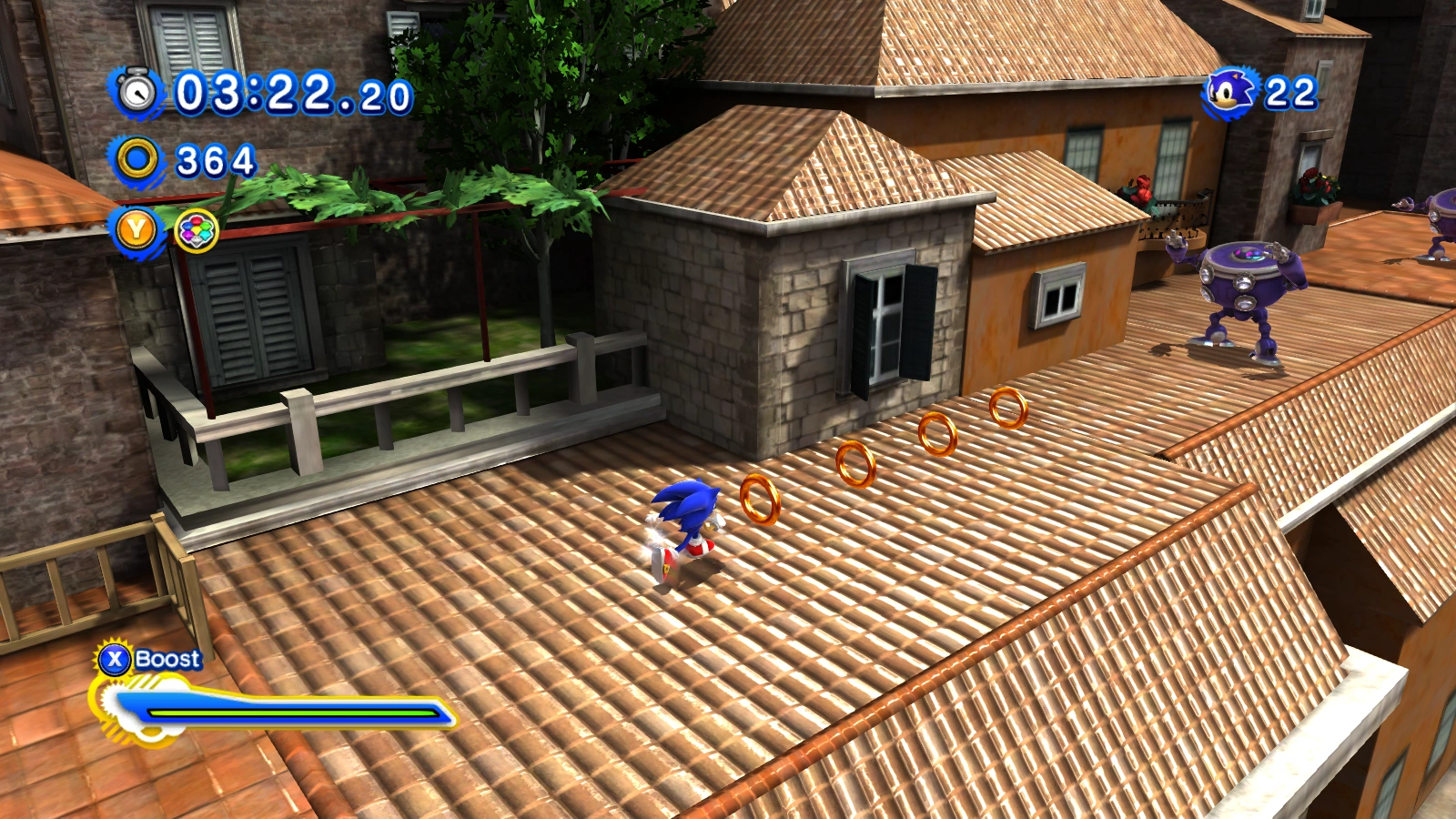Click the Sonic head lives icon
Viewport: 1456px width, 819px height.
1229,92
